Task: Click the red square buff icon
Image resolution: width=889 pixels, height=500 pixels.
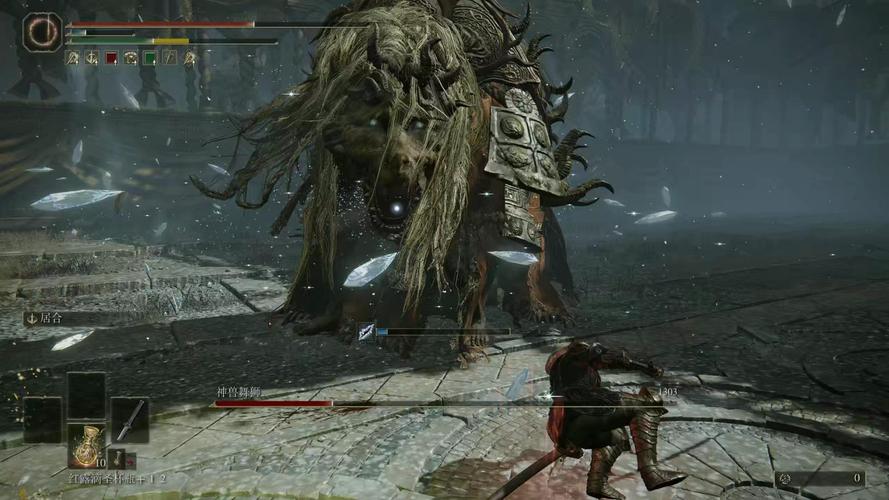Action: coord(111,58)
